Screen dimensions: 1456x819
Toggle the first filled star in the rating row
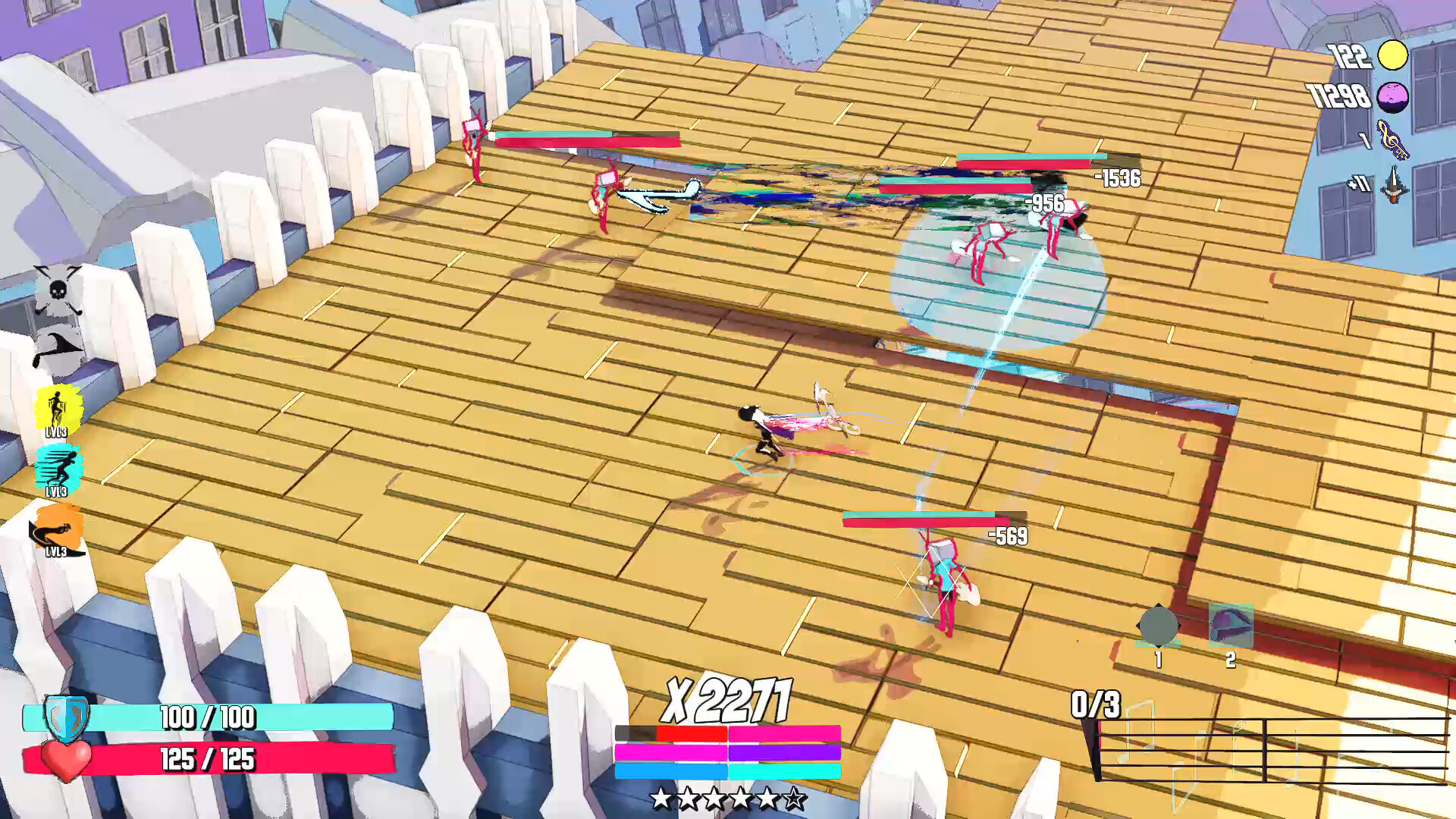pos(661,797)
